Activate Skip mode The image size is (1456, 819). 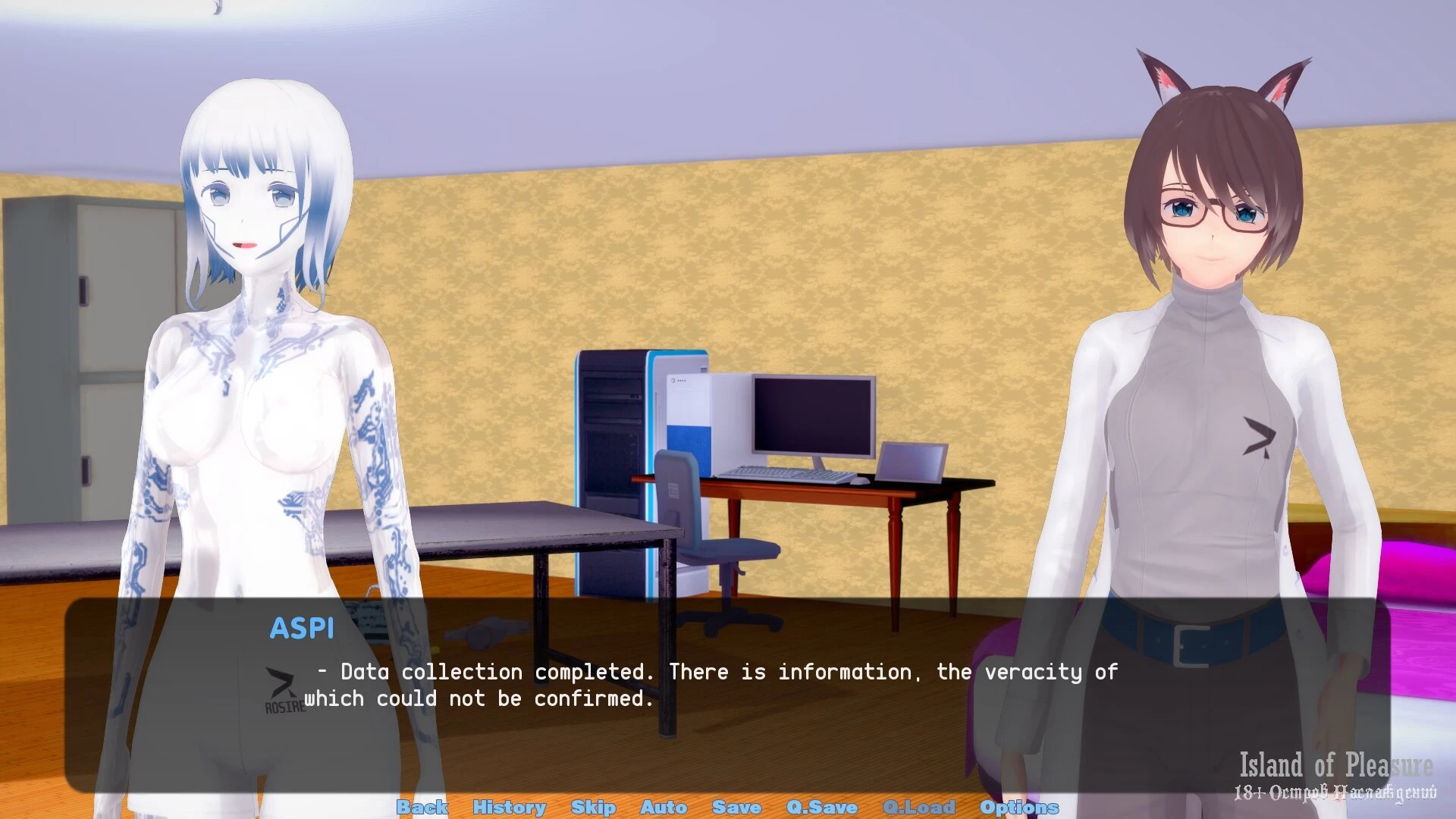point(593,807)
